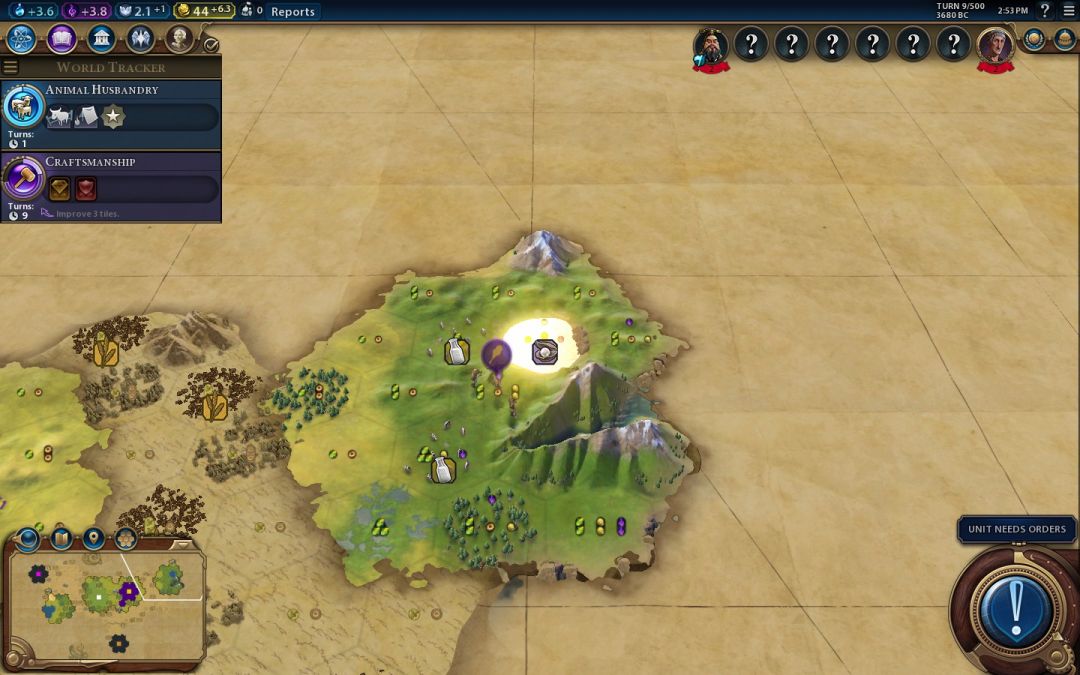Toggle the hex map search button on minimap

[126, 539]
